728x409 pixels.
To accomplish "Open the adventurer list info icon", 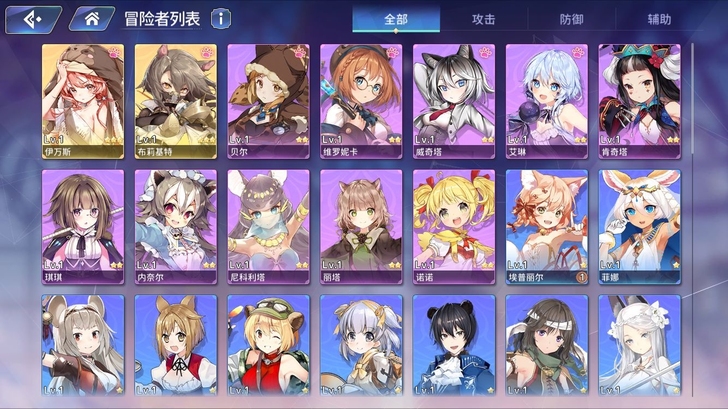I will pos(221,19).
